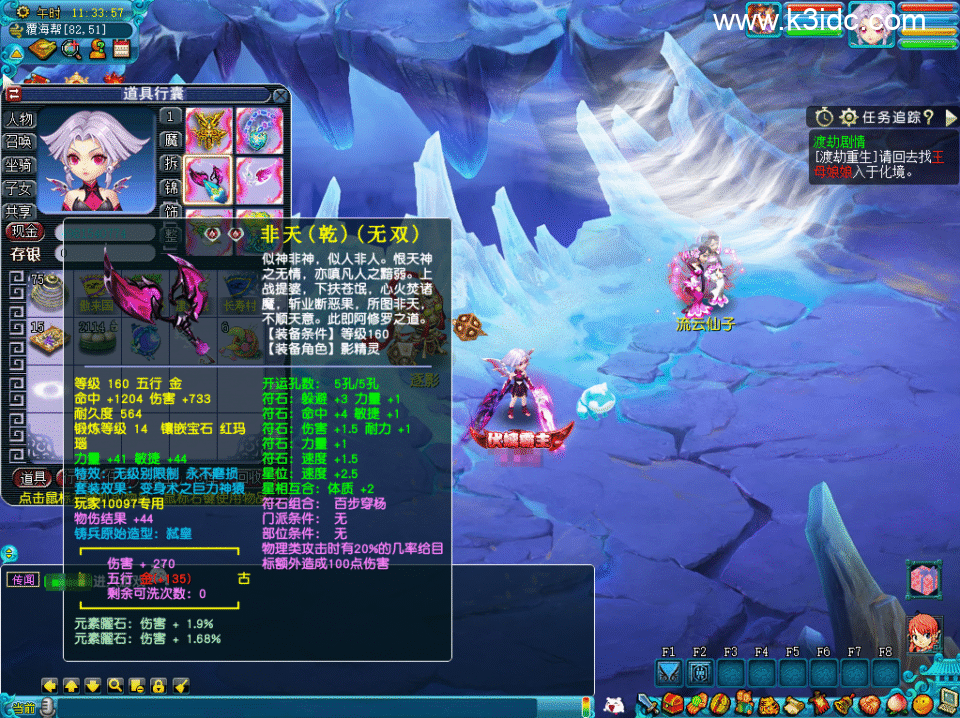The image size is (960, 718).
Task: Click the helper icon with green question mark
Action: [x=97, y=48]
